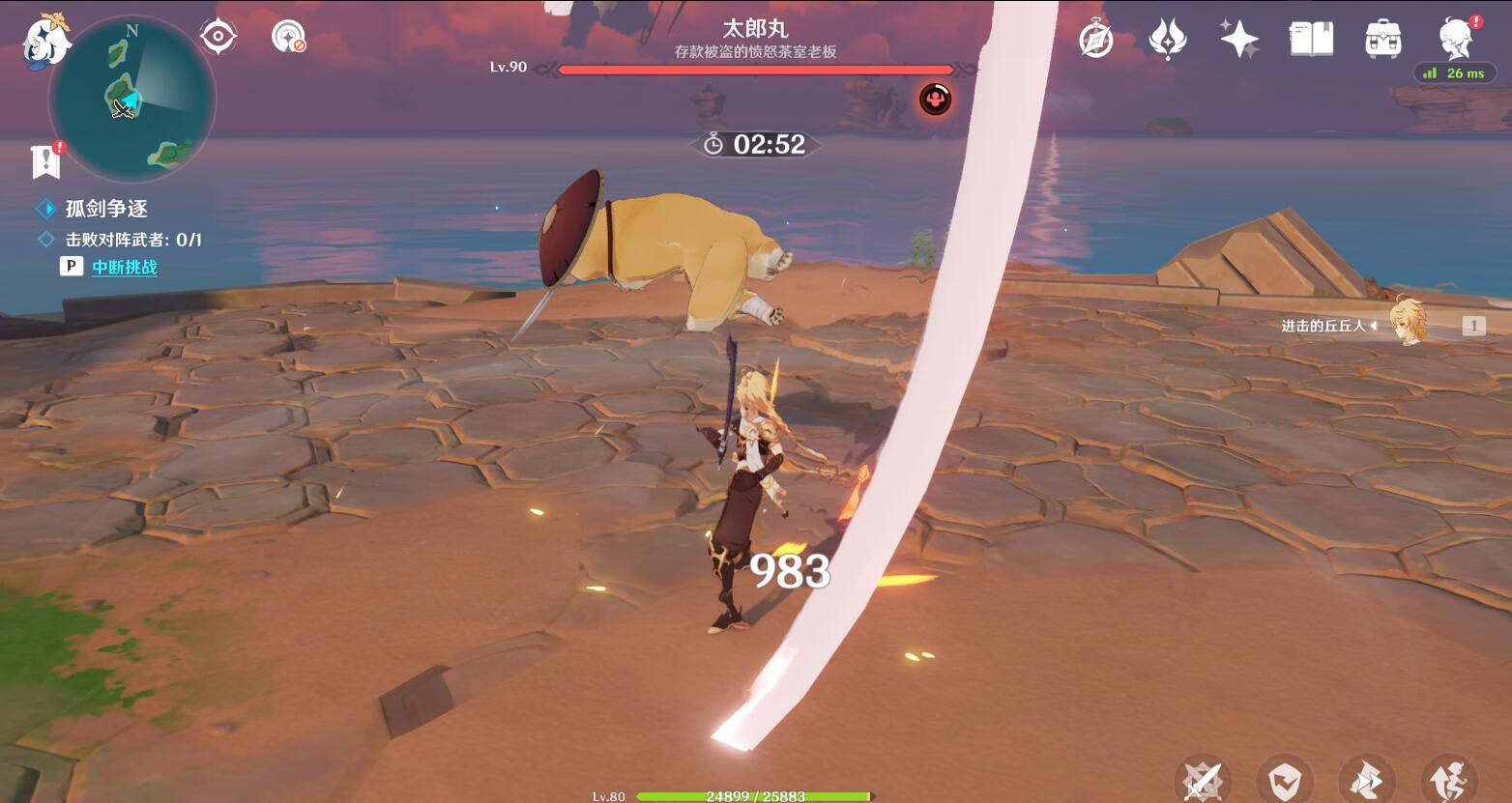1512x803 pixels.
Task: Open the open-book handbook icon
Action: (1311, 40)
